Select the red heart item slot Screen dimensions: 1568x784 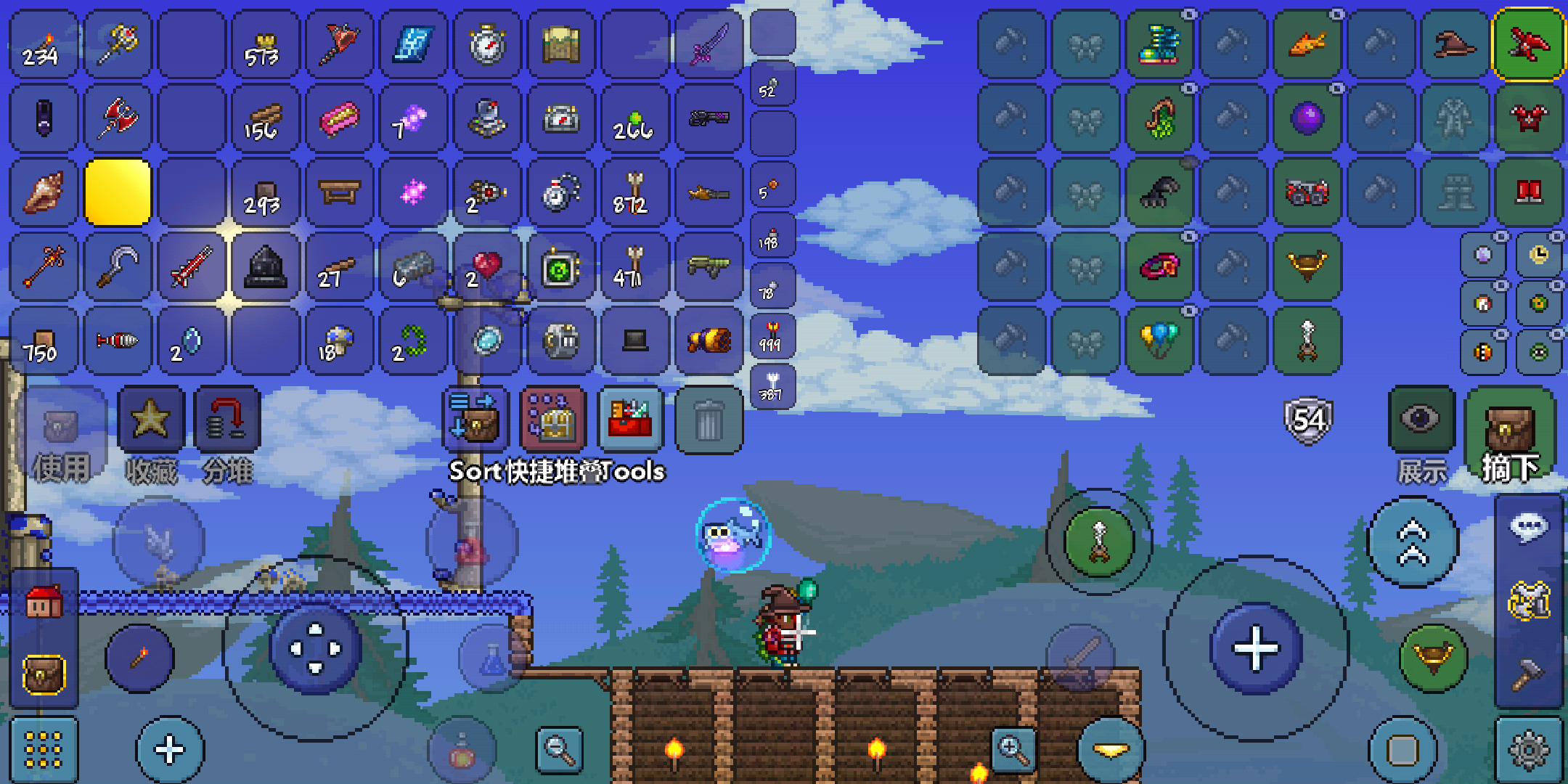coord(487,266)
